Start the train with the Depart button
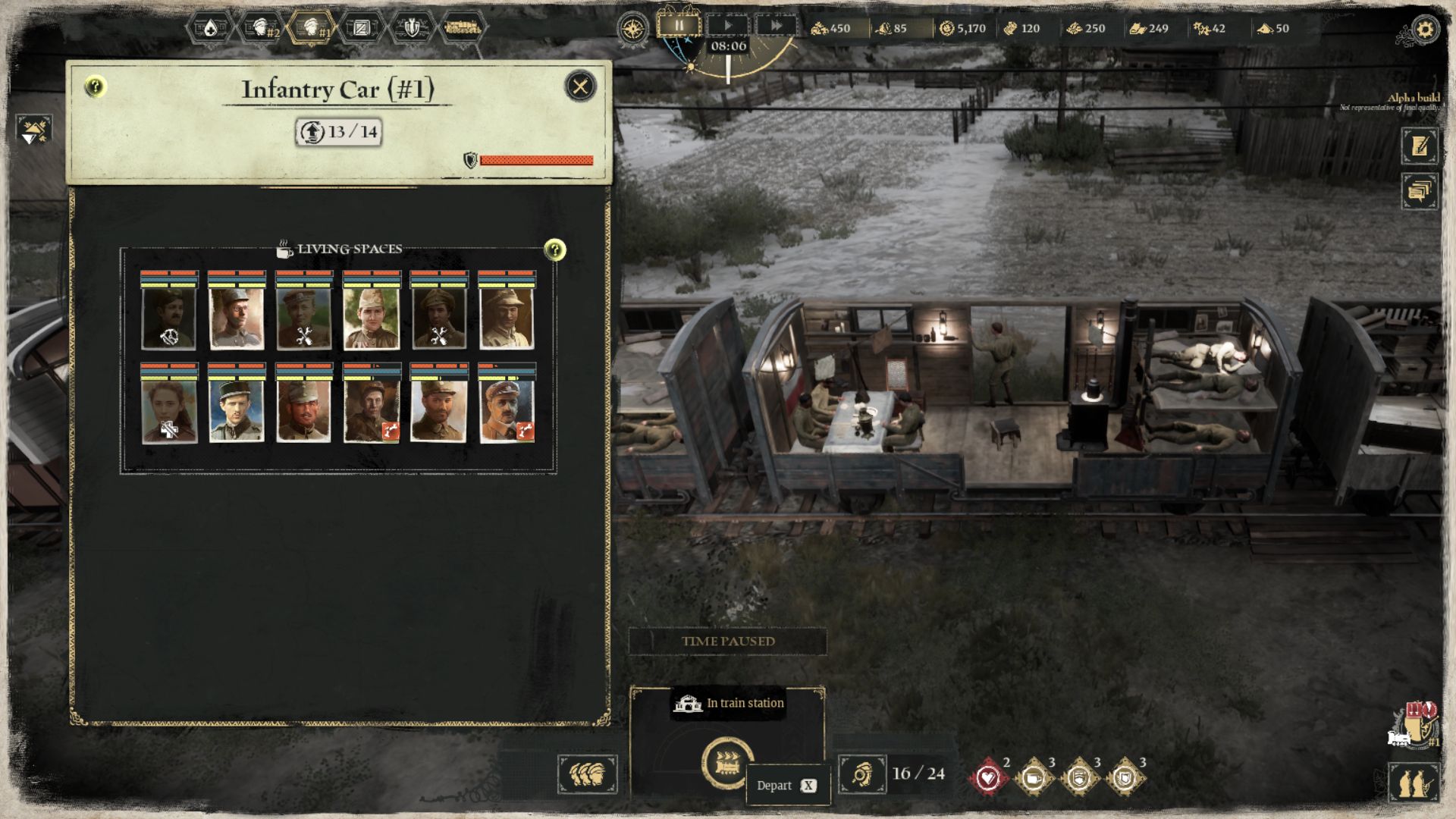Image resolution: width=1456 pixels, height=819 pixels. 727,762
